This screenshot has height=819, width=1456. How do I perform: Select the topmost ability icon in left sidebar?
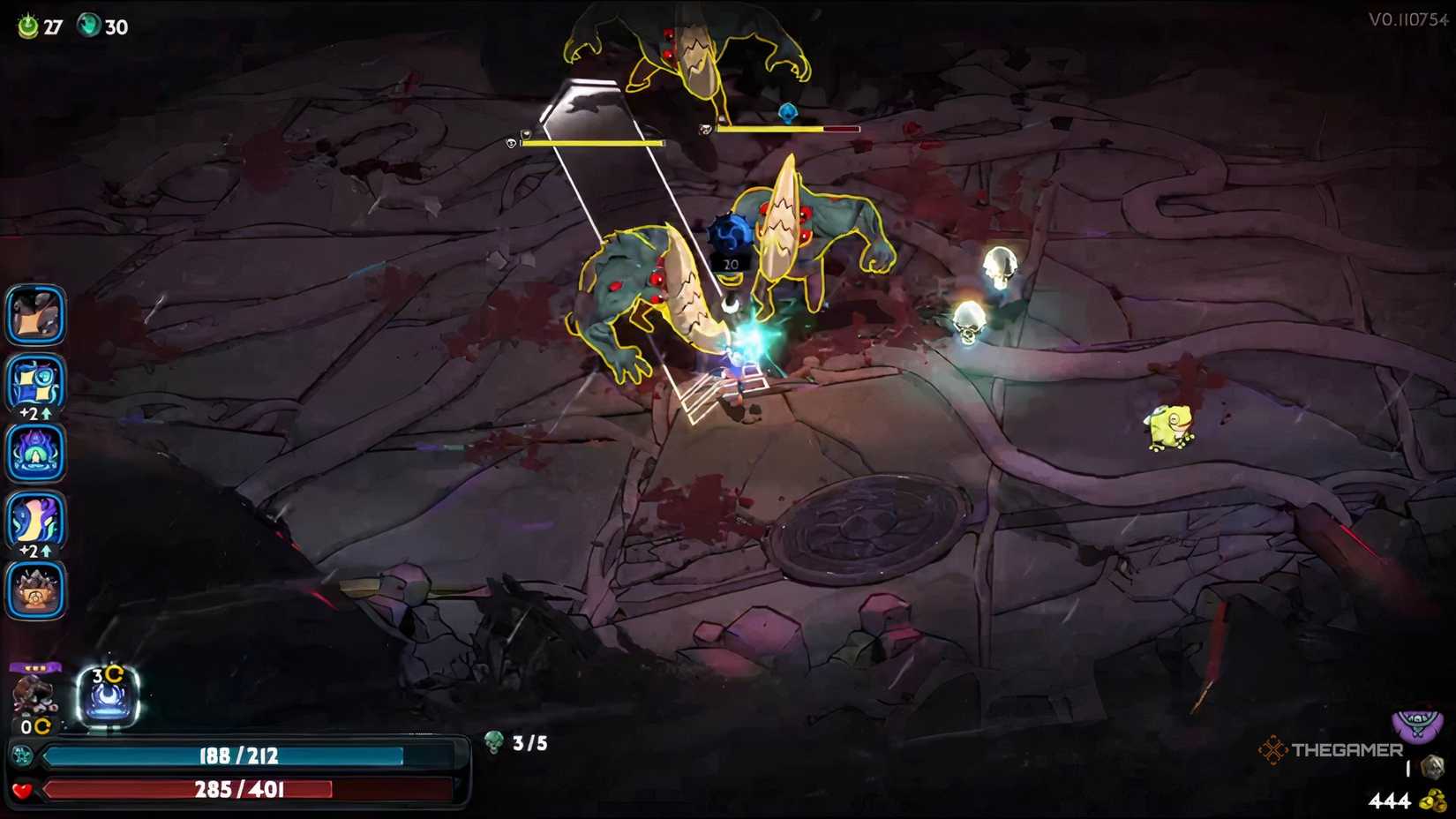[x=35, y=314]
